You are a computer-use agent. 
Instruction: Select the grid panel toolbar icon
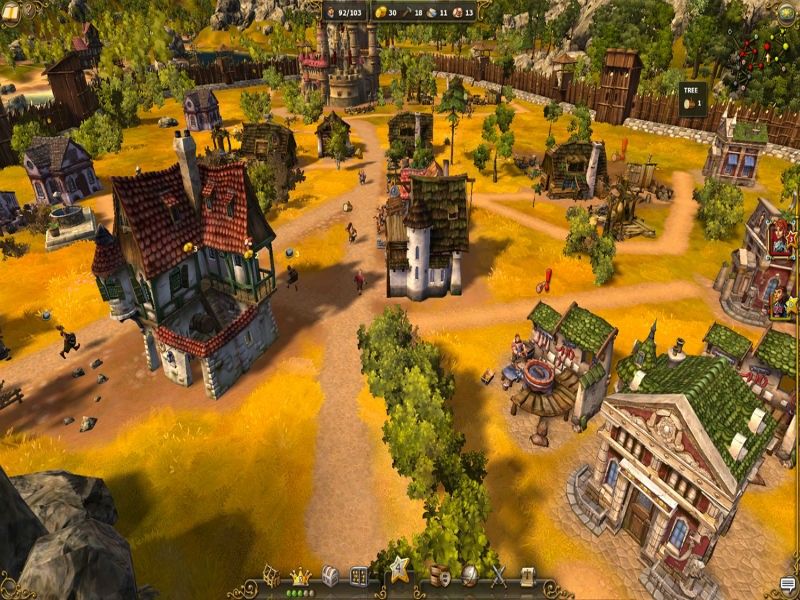click(x=359, y=576)
